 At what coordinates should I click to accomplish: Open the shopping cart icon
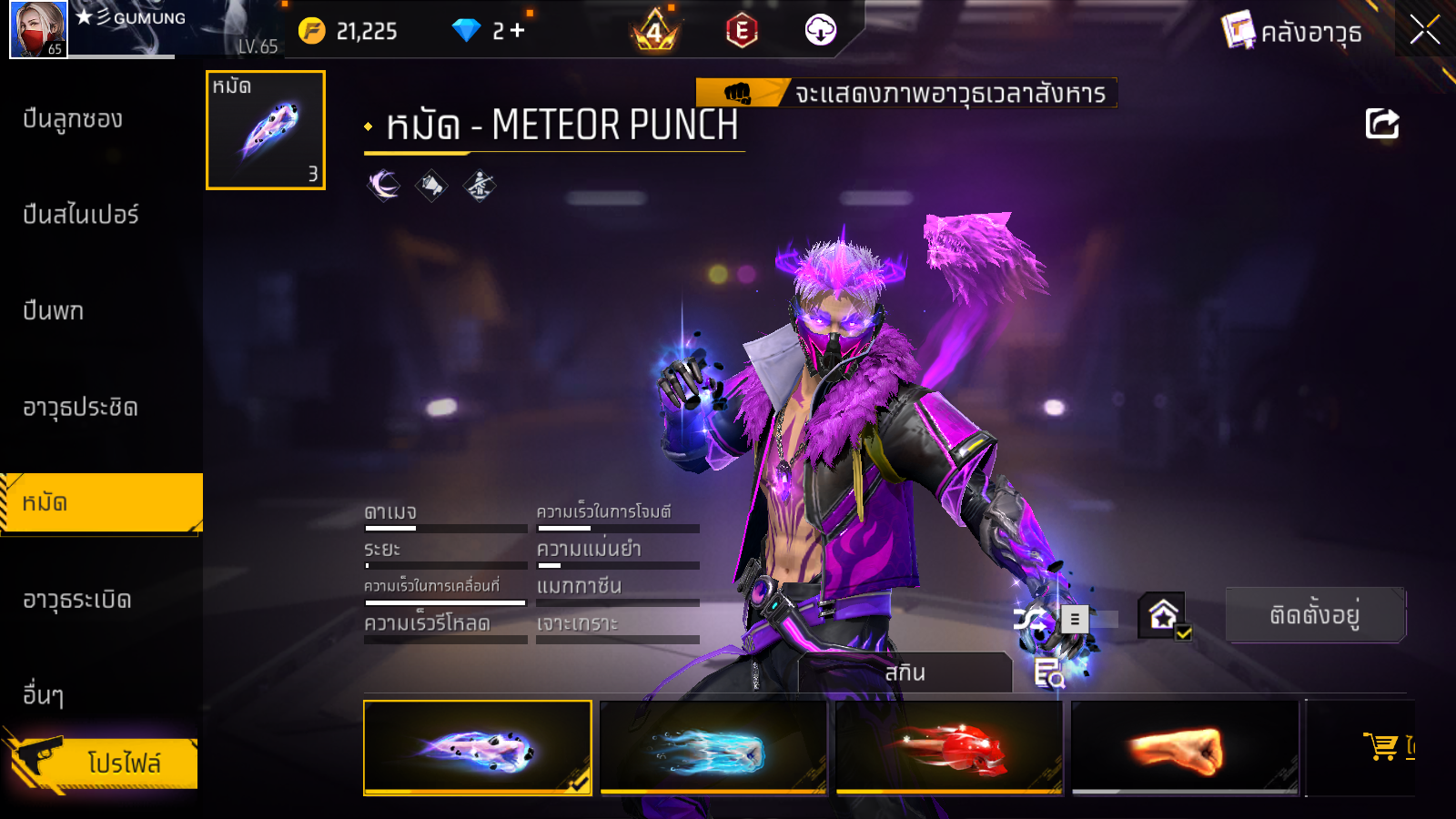1381,746
